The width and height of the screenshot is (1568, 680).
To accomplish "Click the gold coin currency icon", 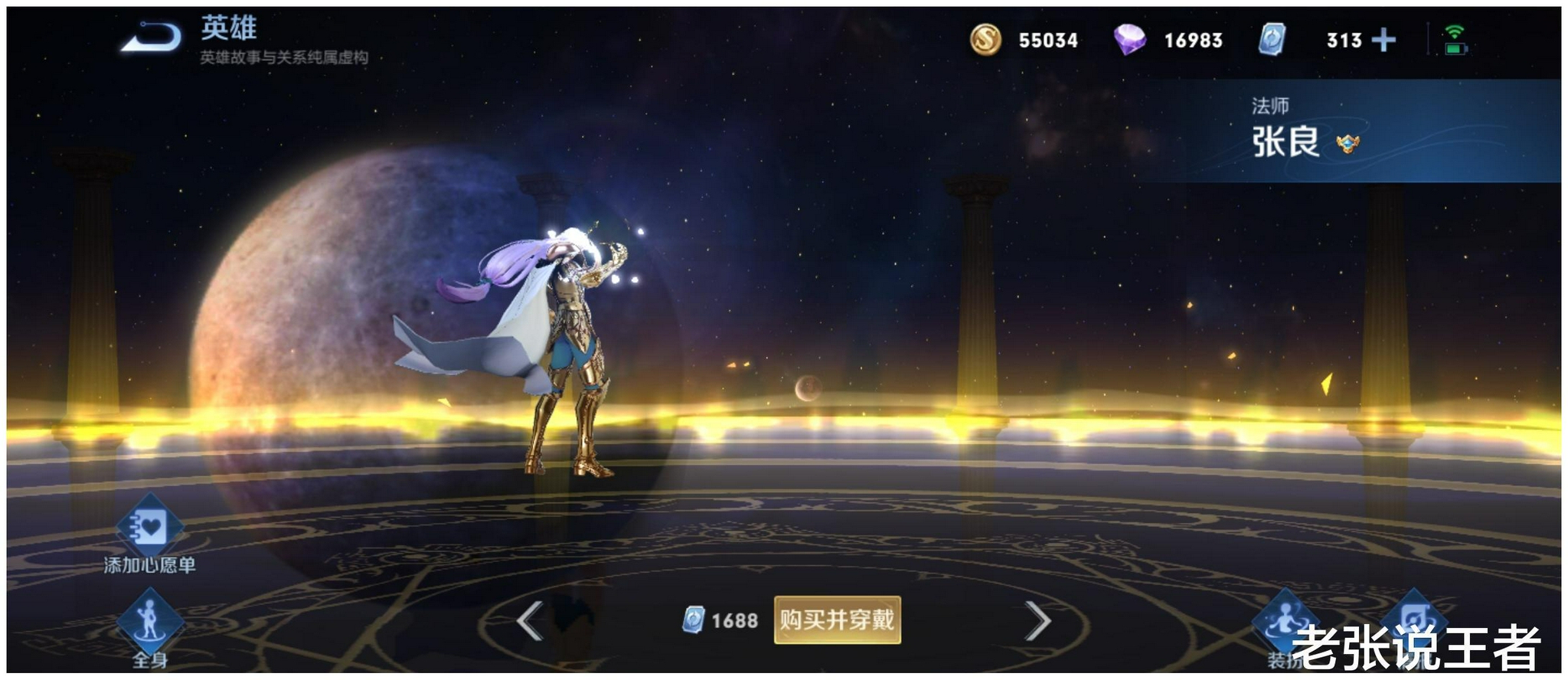I will [985, 40].
